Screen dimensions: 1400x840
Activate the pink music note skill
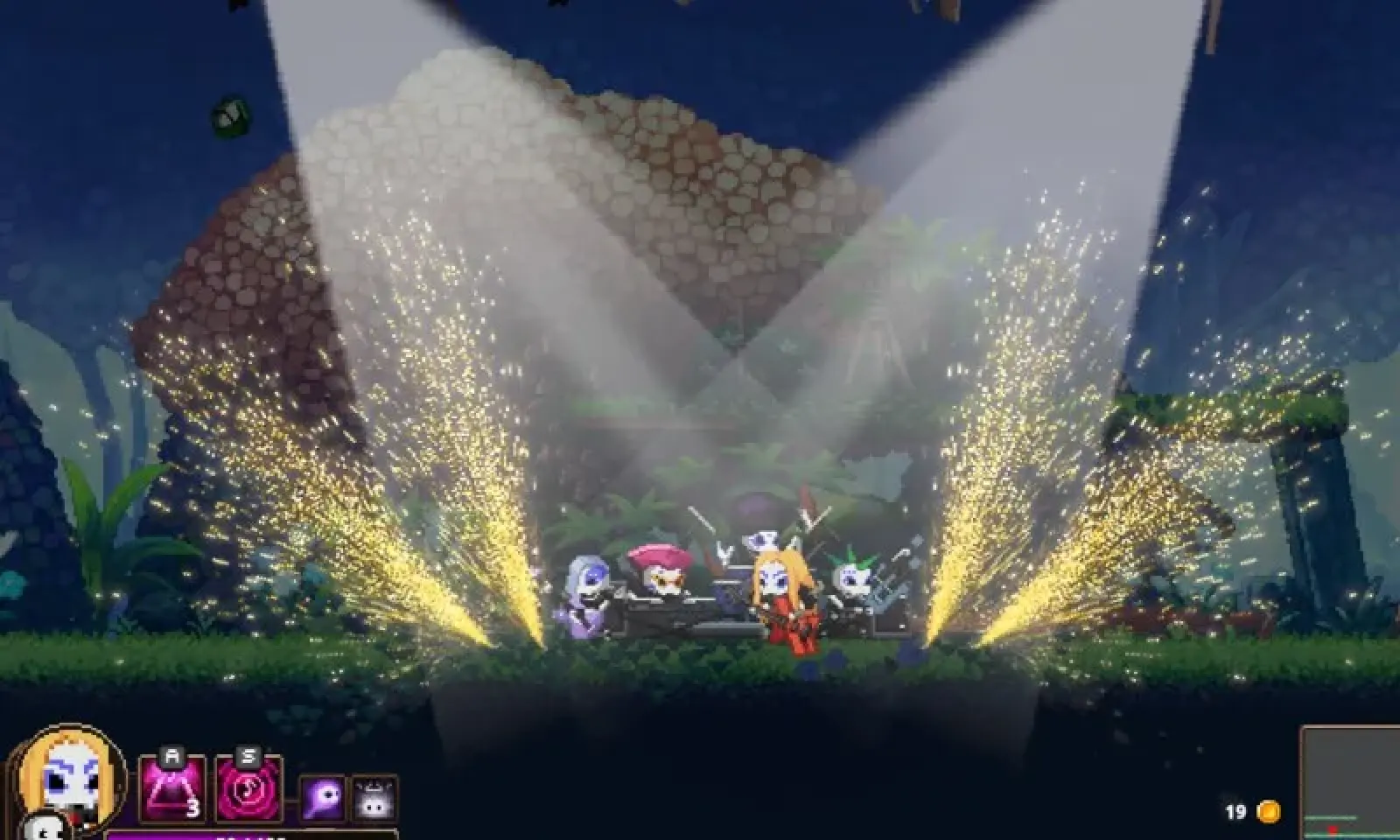248,789
